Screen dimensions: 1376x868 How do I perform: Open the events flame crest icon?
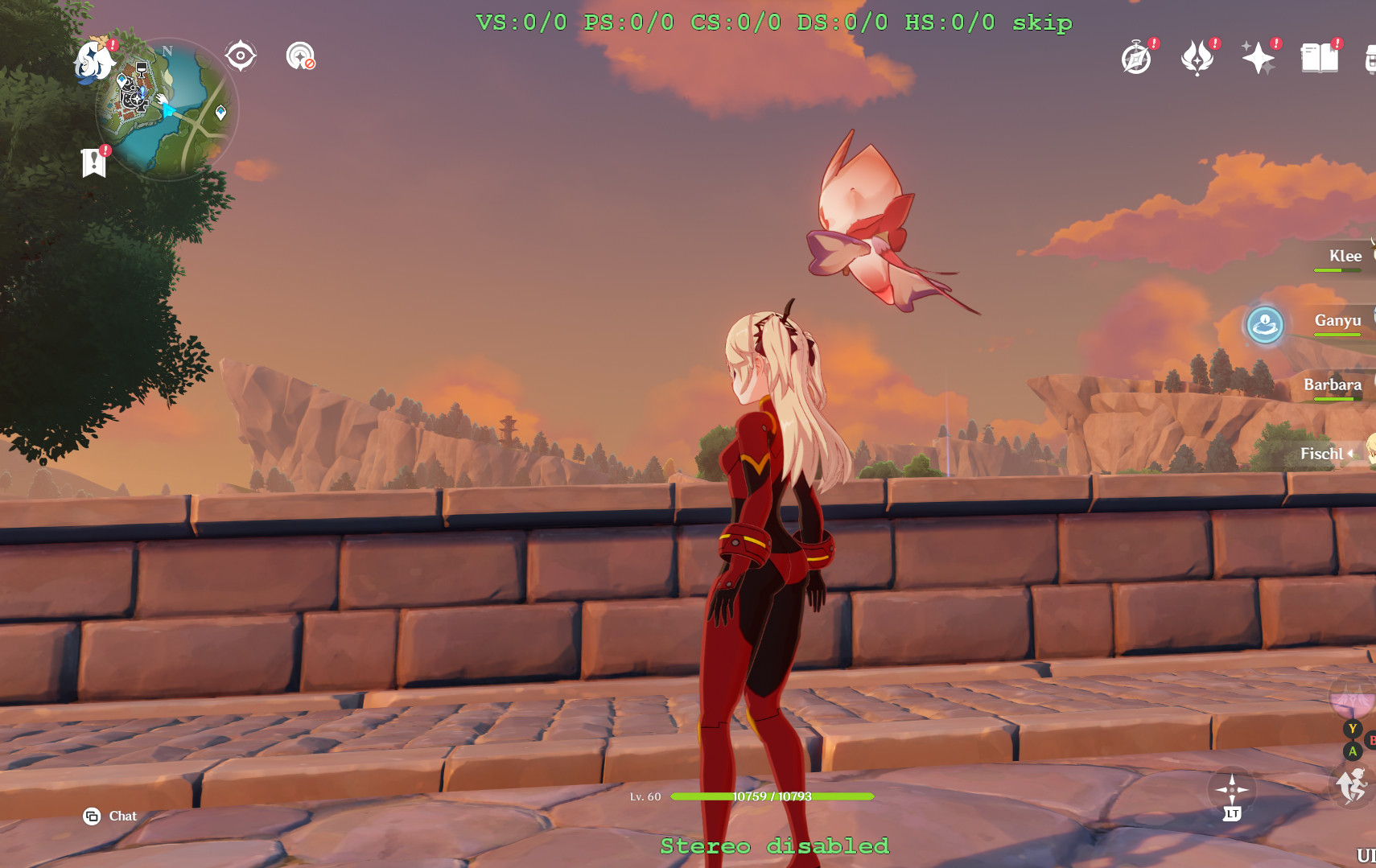pyautogui.click(x=1197, y=58)
